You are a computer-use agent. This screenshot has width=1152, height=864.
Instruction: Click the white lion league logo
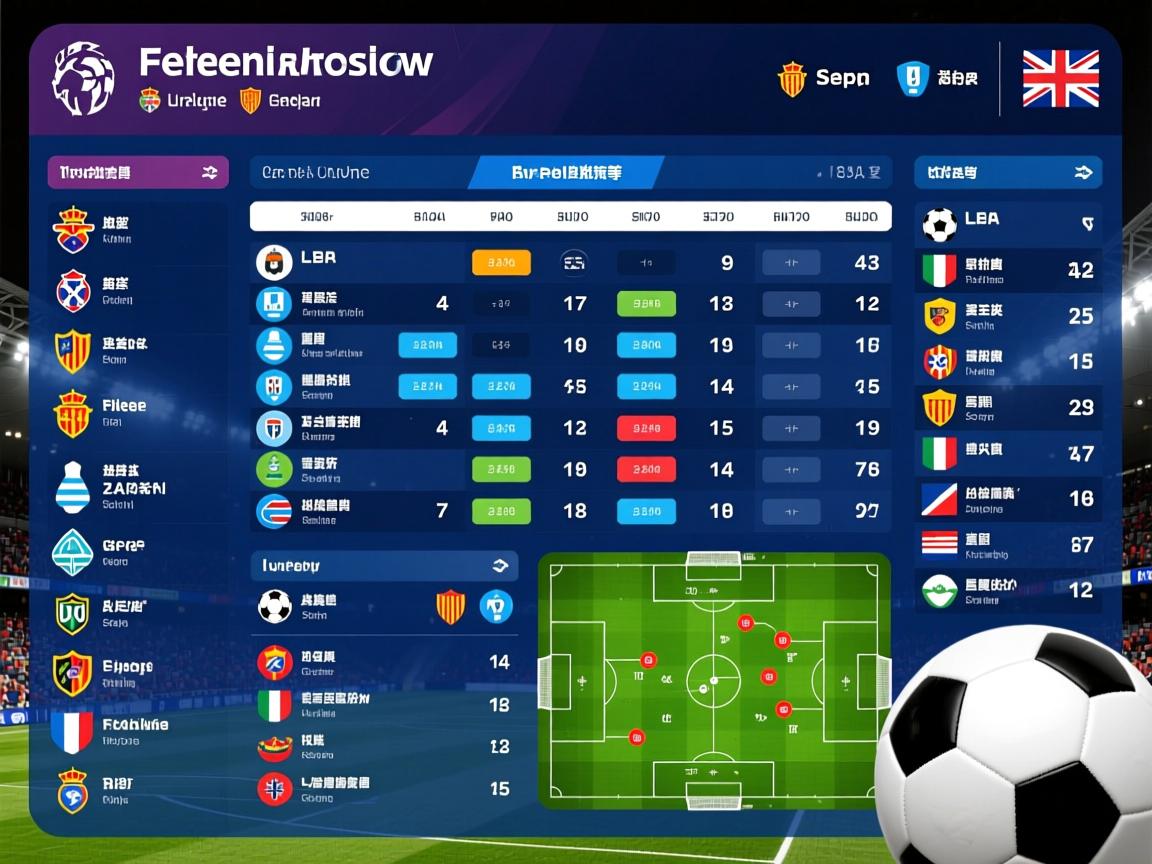coord(83,79)
